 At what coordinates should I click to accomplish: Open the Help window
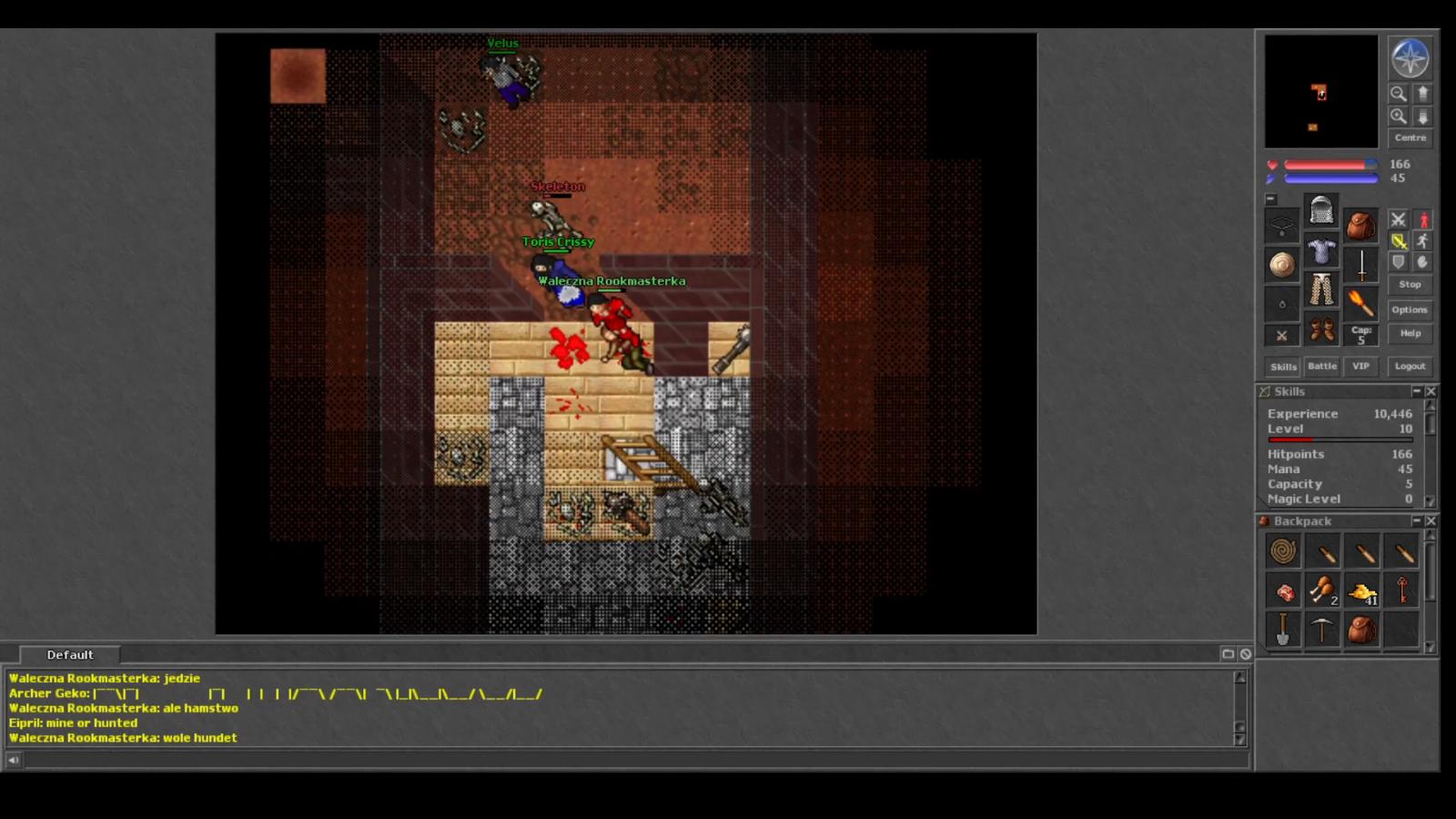pos(1410,334)
